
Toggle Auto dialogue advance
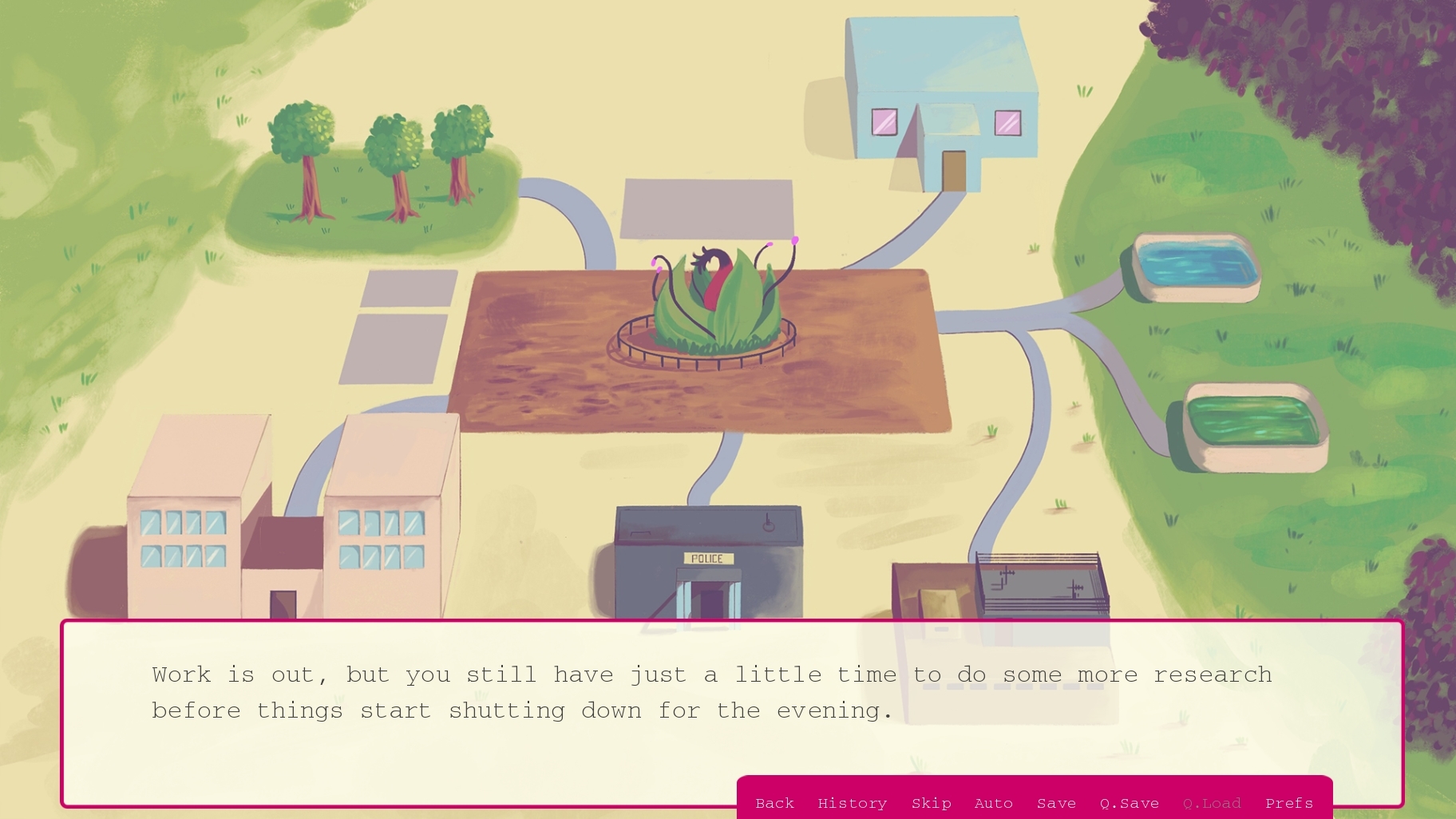pyautogui.click(x=993, y=803)
